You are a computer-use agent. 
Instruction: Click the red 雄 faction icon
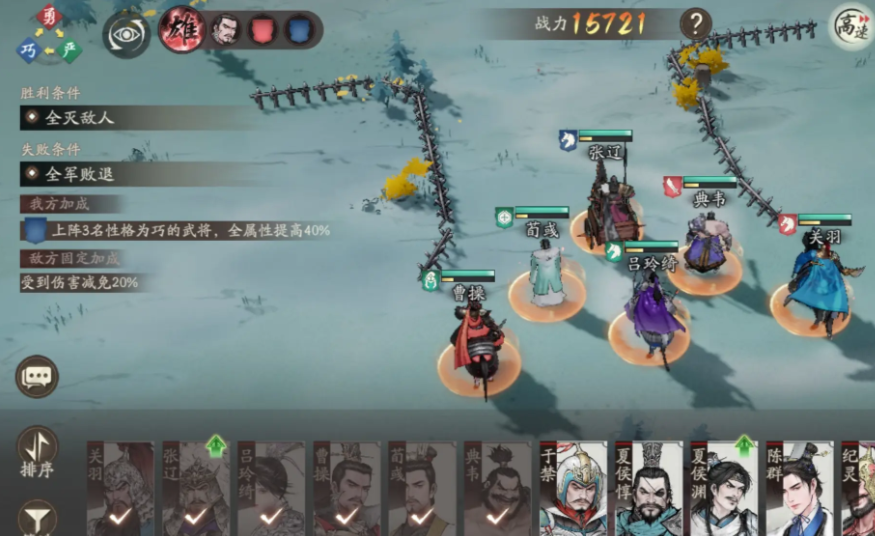(182, 29)
